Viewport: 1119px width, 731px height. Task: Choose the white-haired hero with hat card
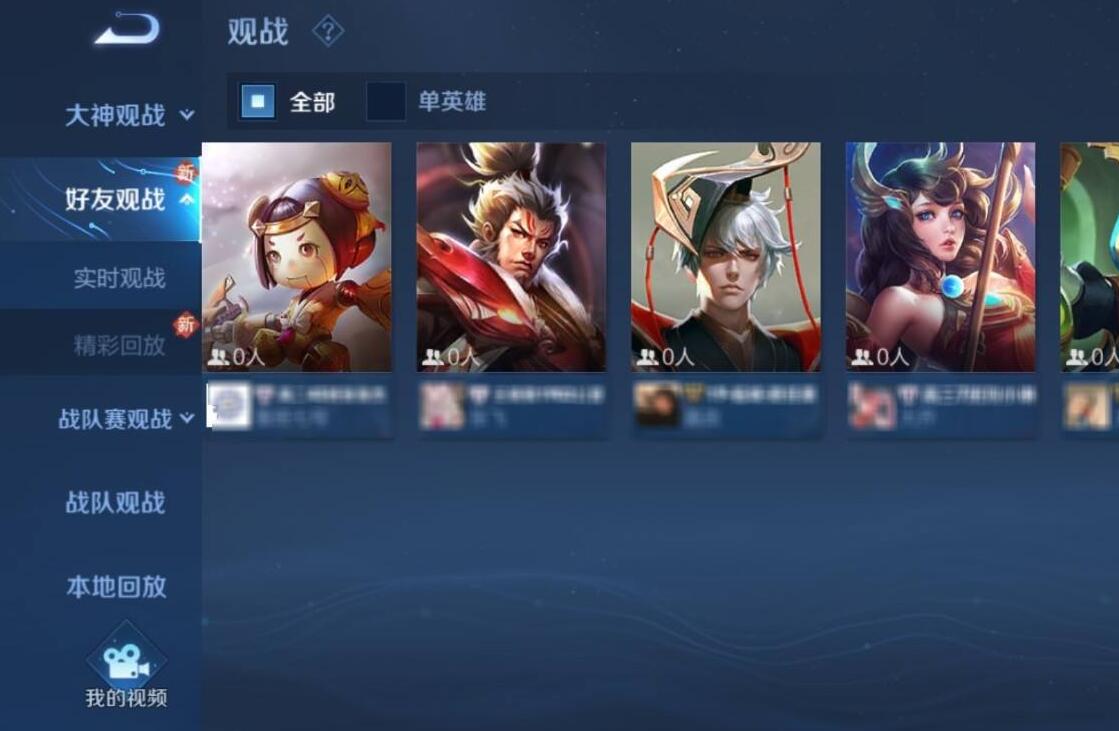click(725, 257)
